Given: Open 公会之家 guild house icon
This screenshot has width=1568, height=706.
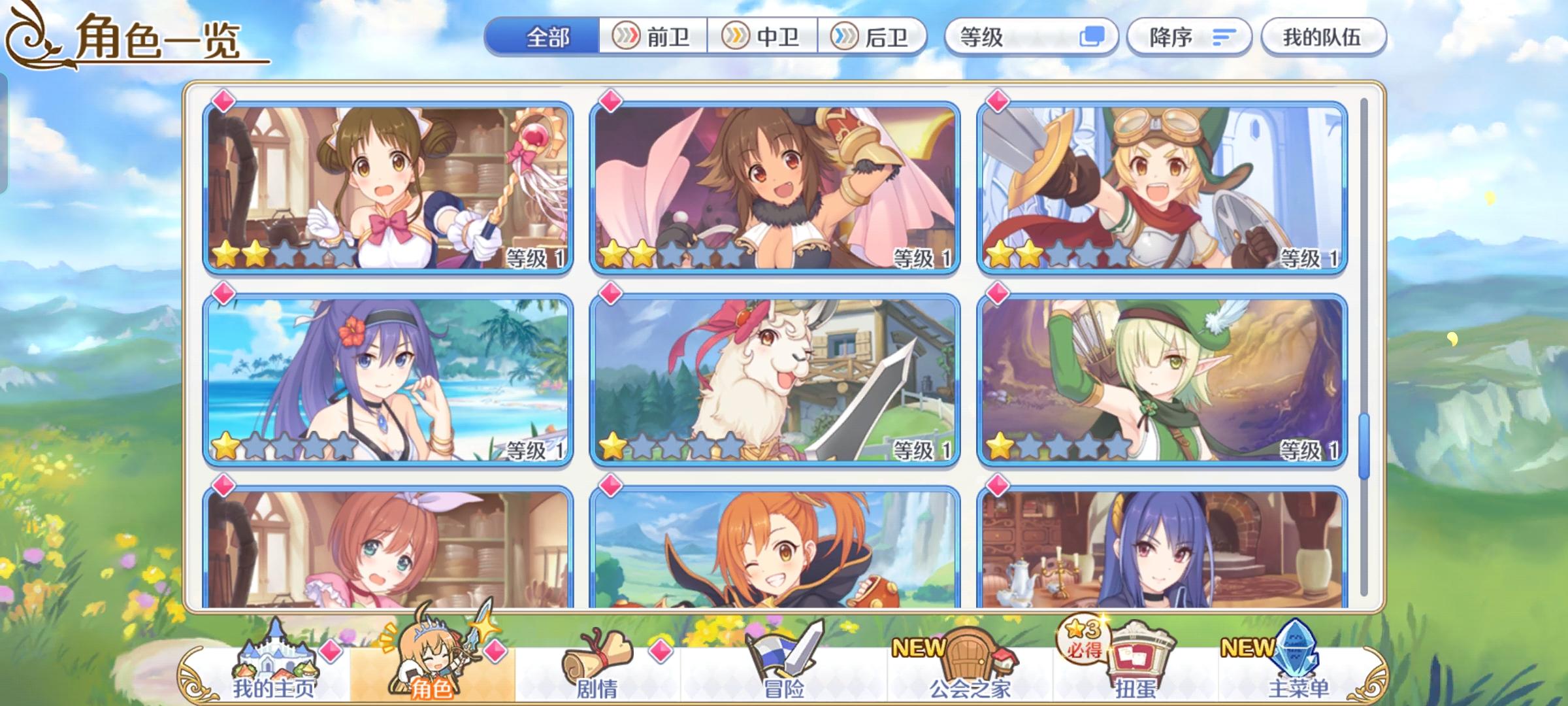Looking at the screenshot, I should [967, 660].
